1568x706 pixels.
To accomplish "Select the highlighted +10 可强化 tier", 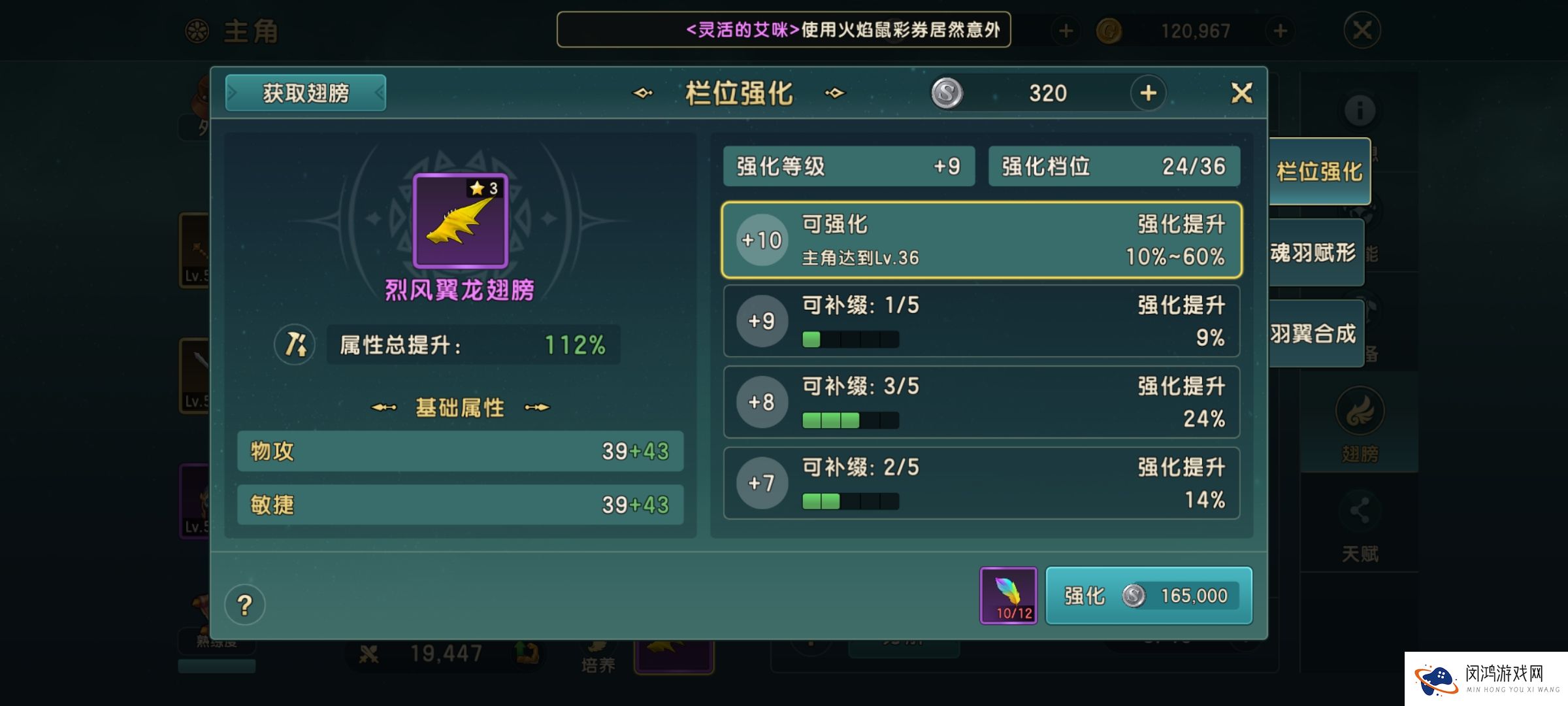I will coord(980,240).
